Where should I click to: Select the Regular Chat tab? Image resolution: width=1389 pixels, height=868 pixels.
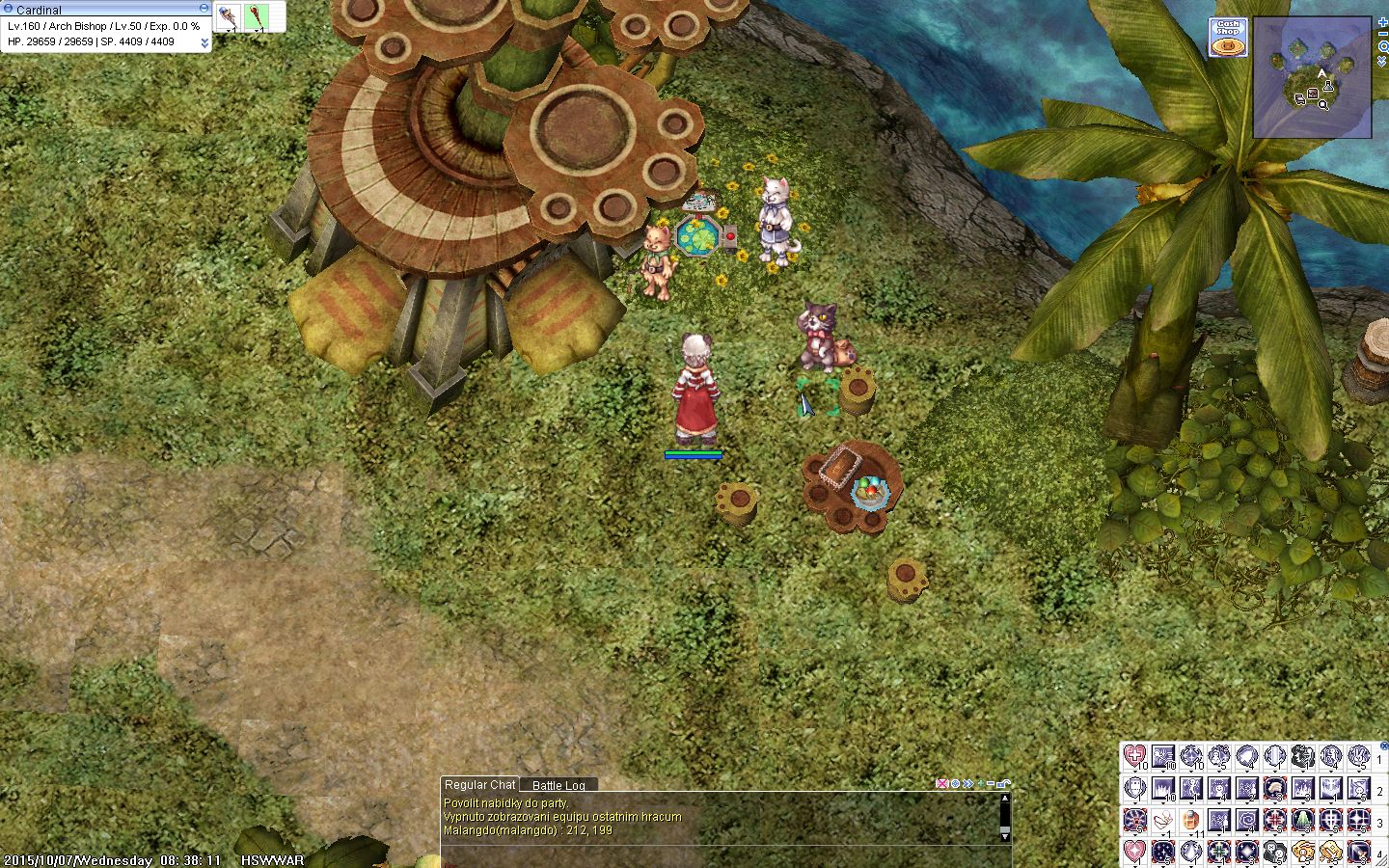coord(479,785)
